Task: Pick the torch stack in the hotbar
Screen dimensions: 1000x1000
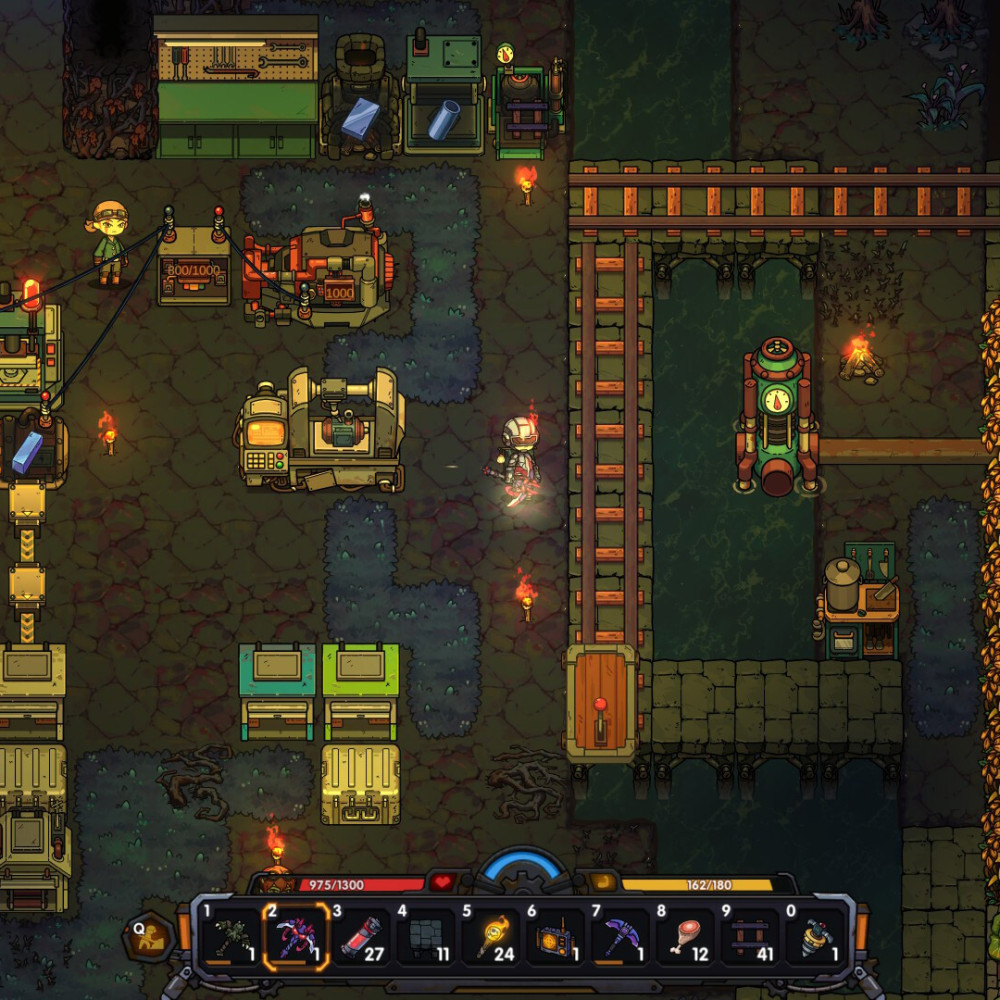Action: [490, 937]
